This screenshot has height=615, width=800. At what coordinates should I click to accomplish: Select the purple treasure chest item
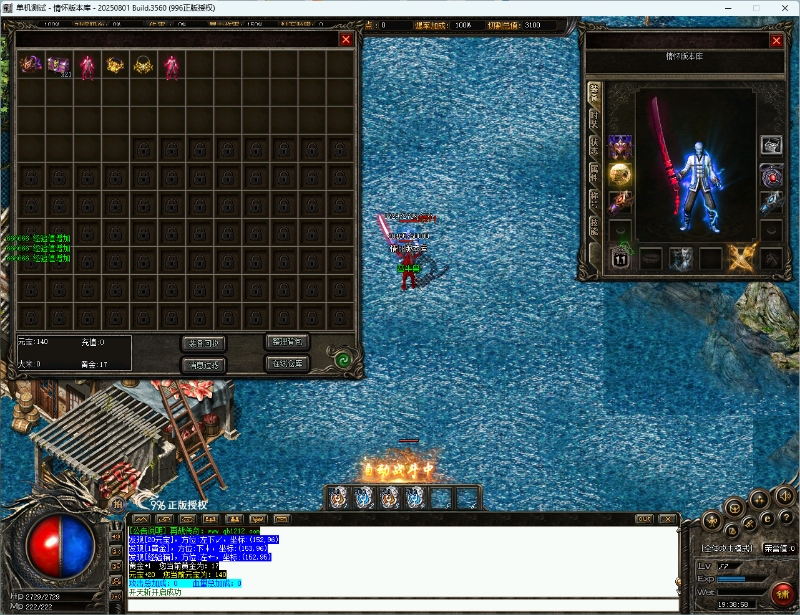59,66
